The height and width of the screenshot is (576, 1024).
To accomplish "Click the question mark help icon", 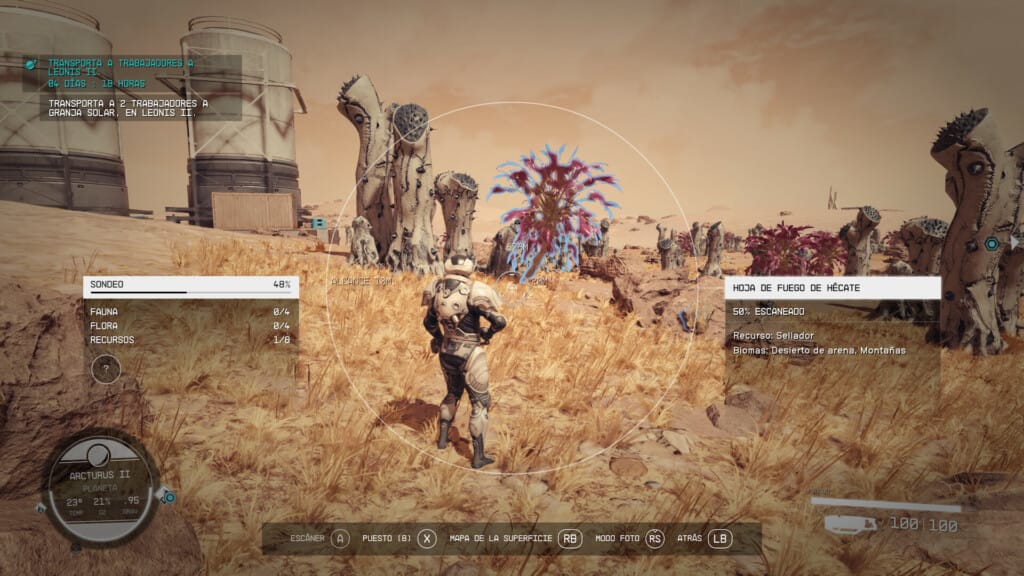I will click(x=105, y=369).
